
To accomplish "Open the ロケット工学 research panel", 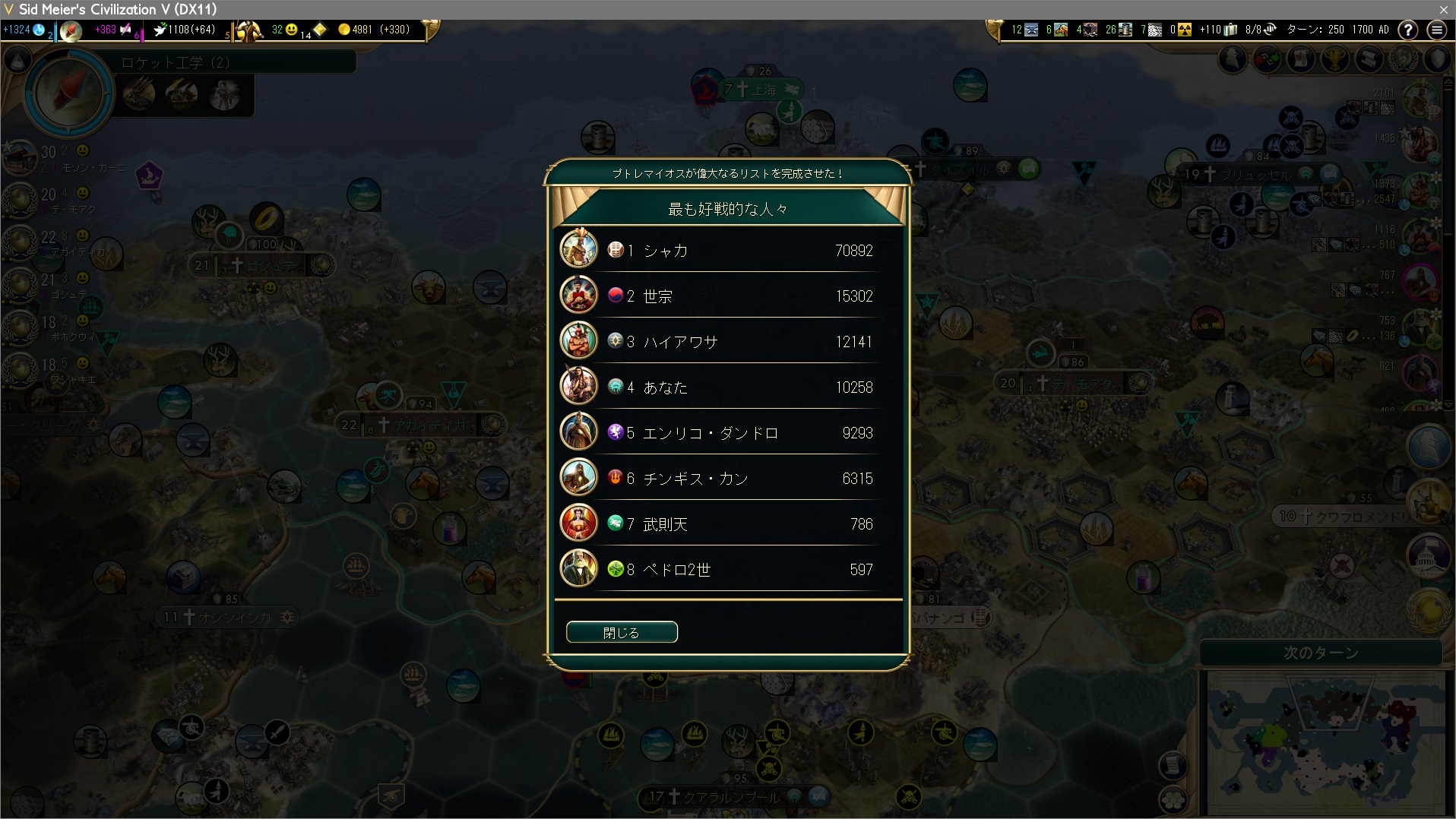I will [x=176, y=62].
